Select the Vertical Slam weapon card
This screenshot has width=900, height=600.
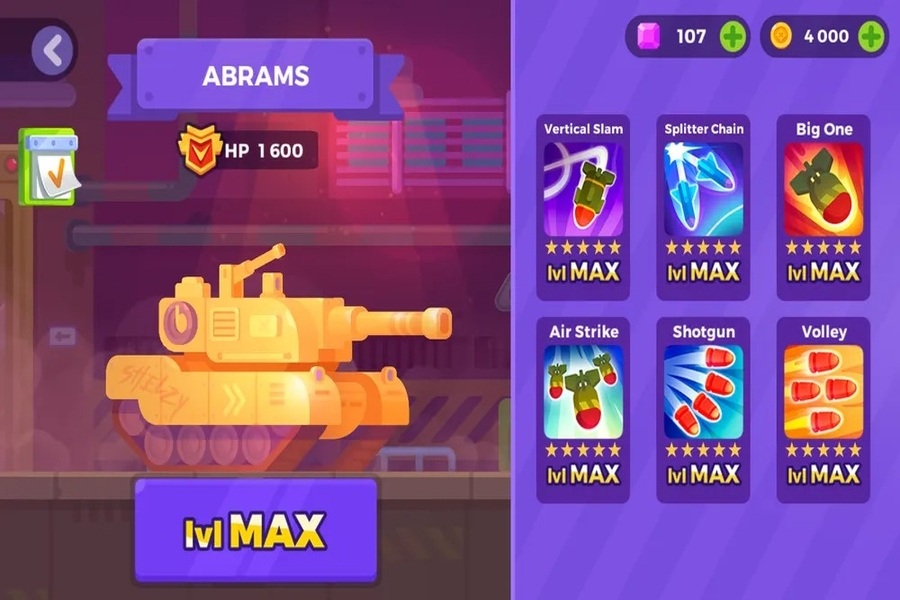pyautogui.click(x=583, y=205)
